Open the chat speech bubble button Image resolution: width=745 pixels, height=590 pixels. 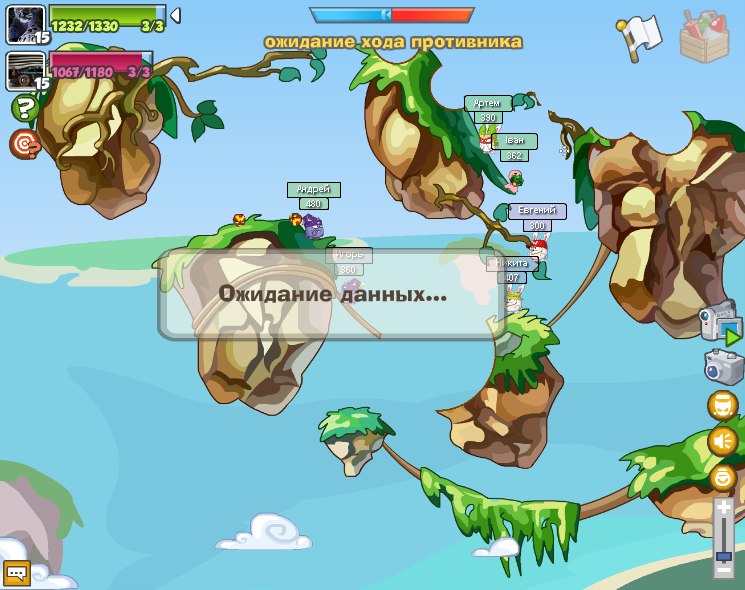17,572
